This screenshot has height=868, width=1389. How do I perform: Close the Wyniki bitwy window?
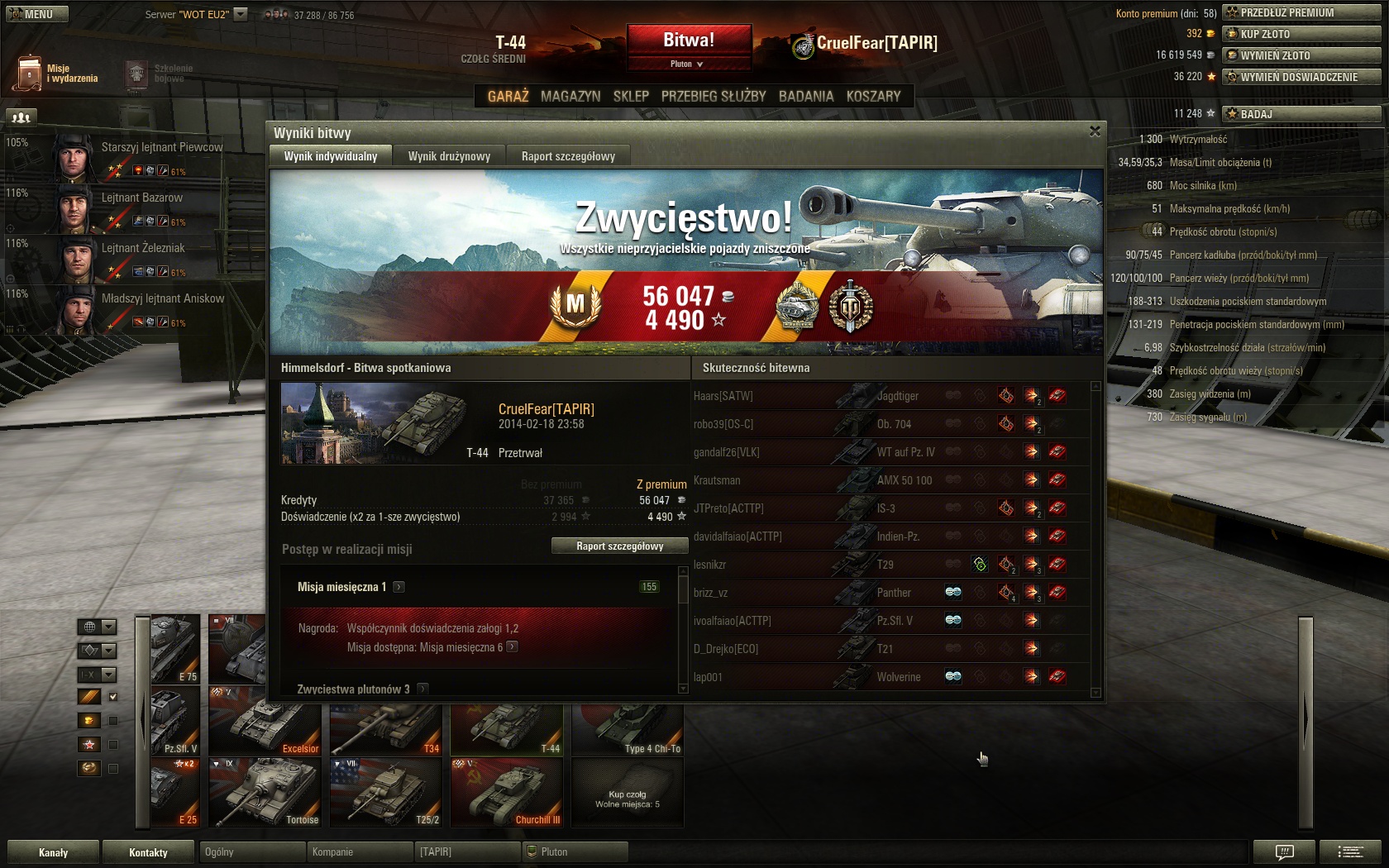pos(1095,131)
